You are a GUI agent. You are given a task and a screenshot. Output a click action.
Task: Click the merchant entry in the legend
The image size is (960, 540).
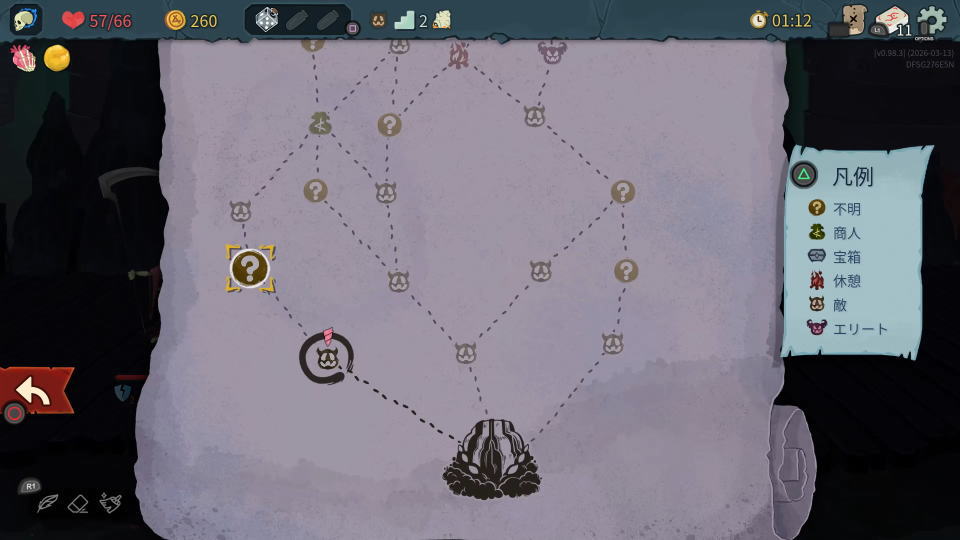pyautogui.click(x=837, y=232)
